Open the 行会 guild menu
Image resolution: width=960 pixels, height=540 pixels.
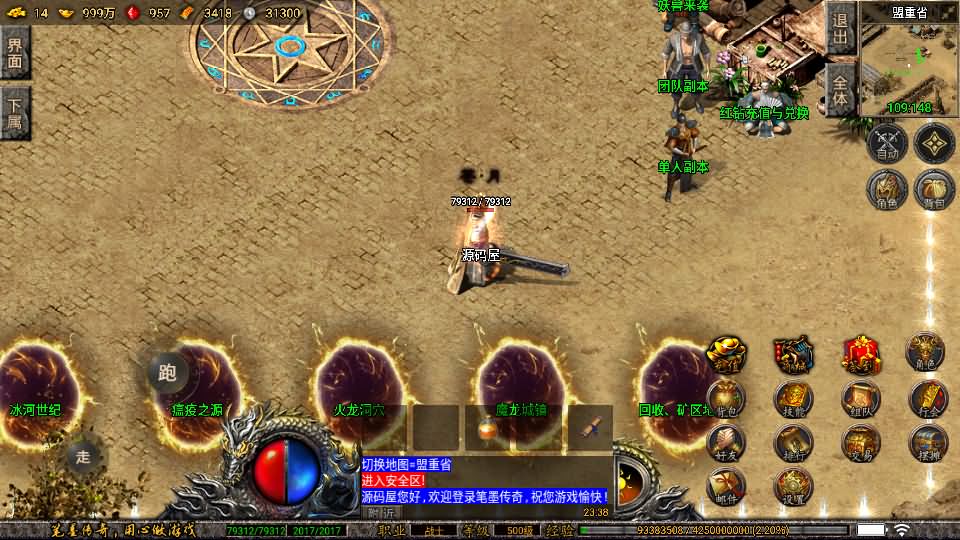[x=927, y=400]
